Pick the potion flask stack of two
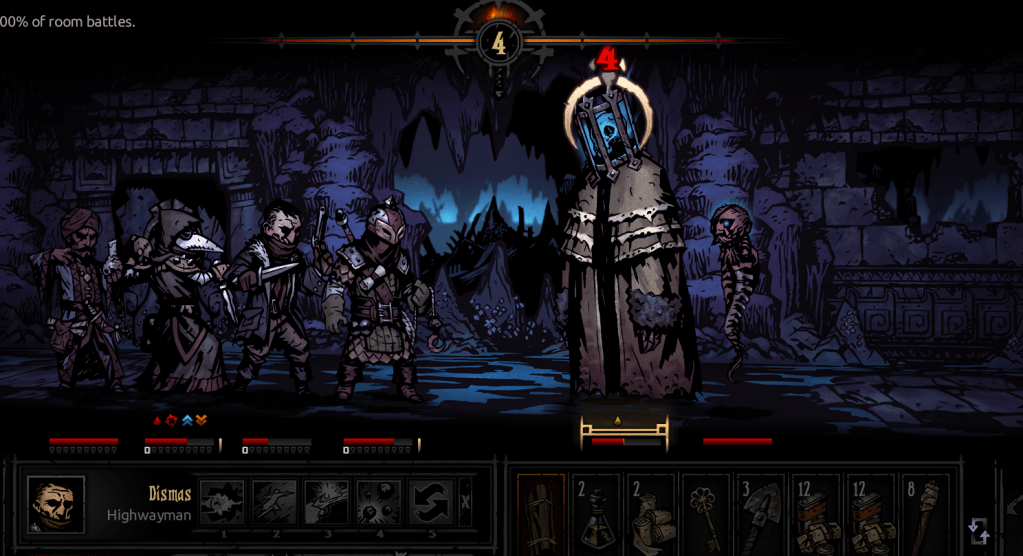Image resolution: width=1023 pixels, height=556 pixels. 597,514
